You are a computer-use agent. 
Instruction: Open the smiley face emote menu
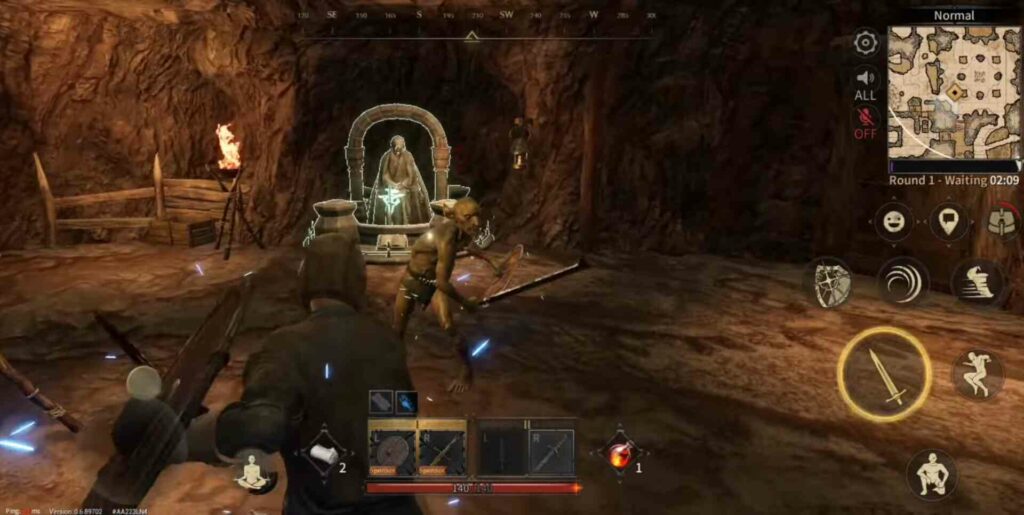coord(893,221)
